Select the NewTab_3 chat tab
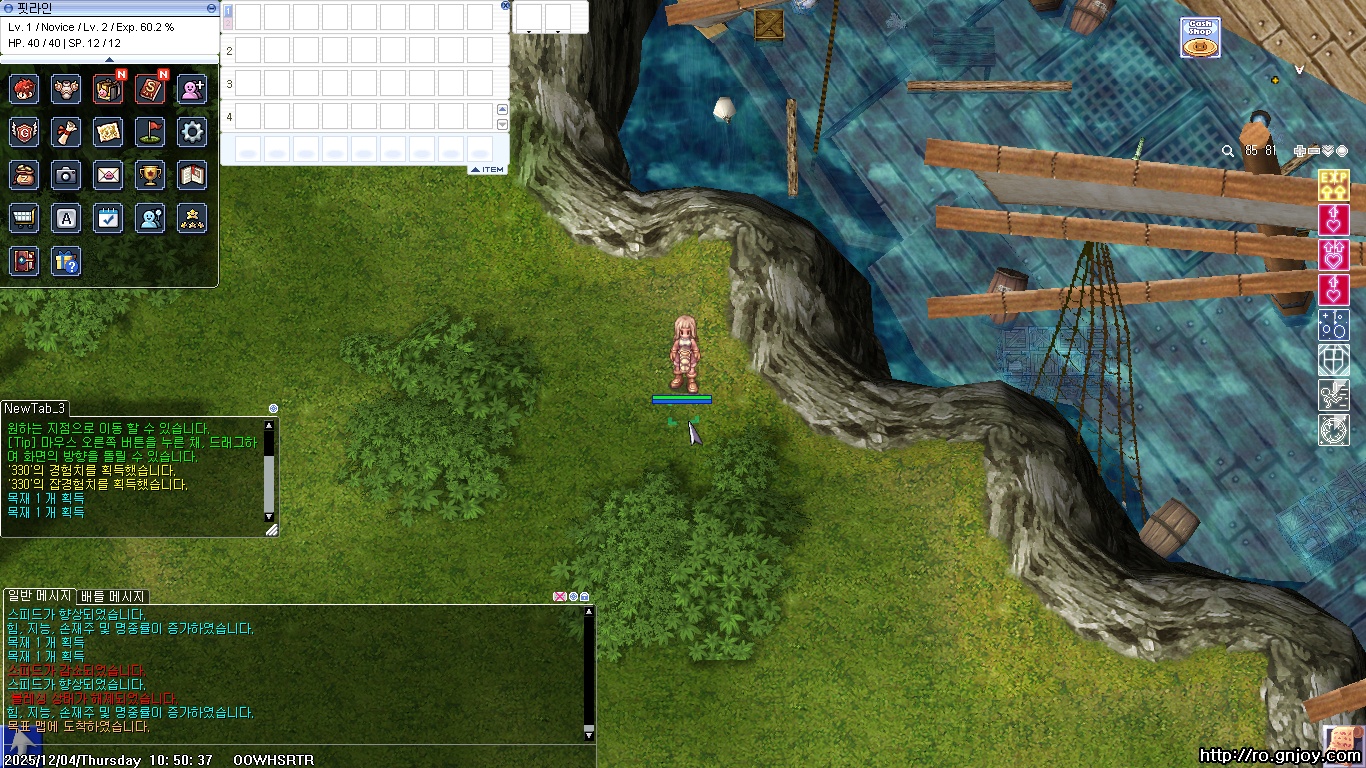 click(x=35, y=408)
